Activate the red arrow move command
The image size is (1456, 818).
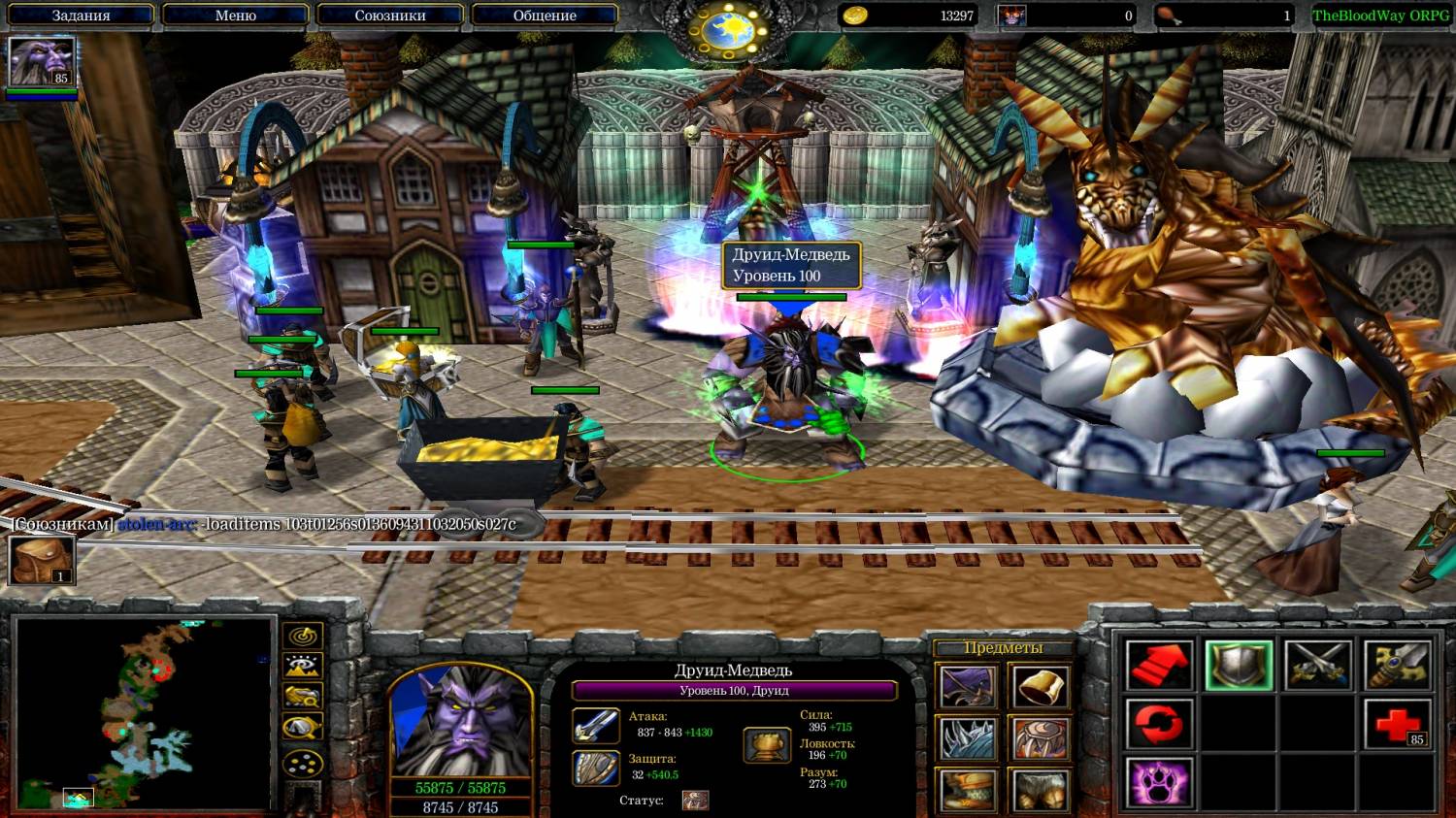[1159, 666]
